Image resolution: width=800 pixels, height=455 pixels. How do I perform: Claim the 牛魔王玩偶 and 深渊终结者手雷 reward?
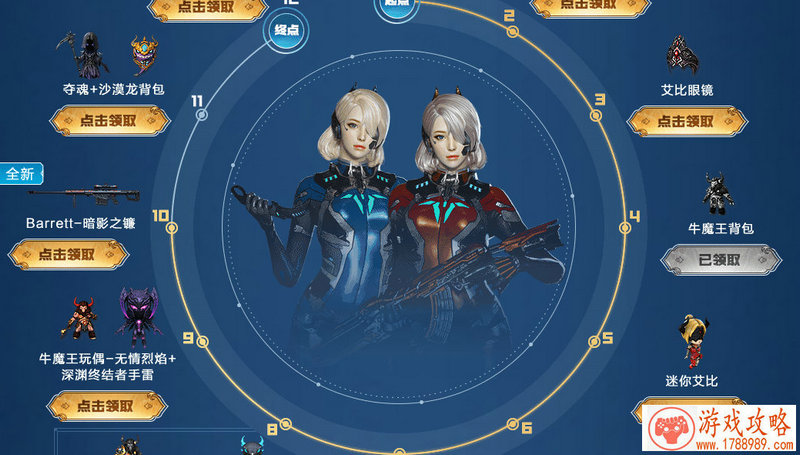point(106,406)
